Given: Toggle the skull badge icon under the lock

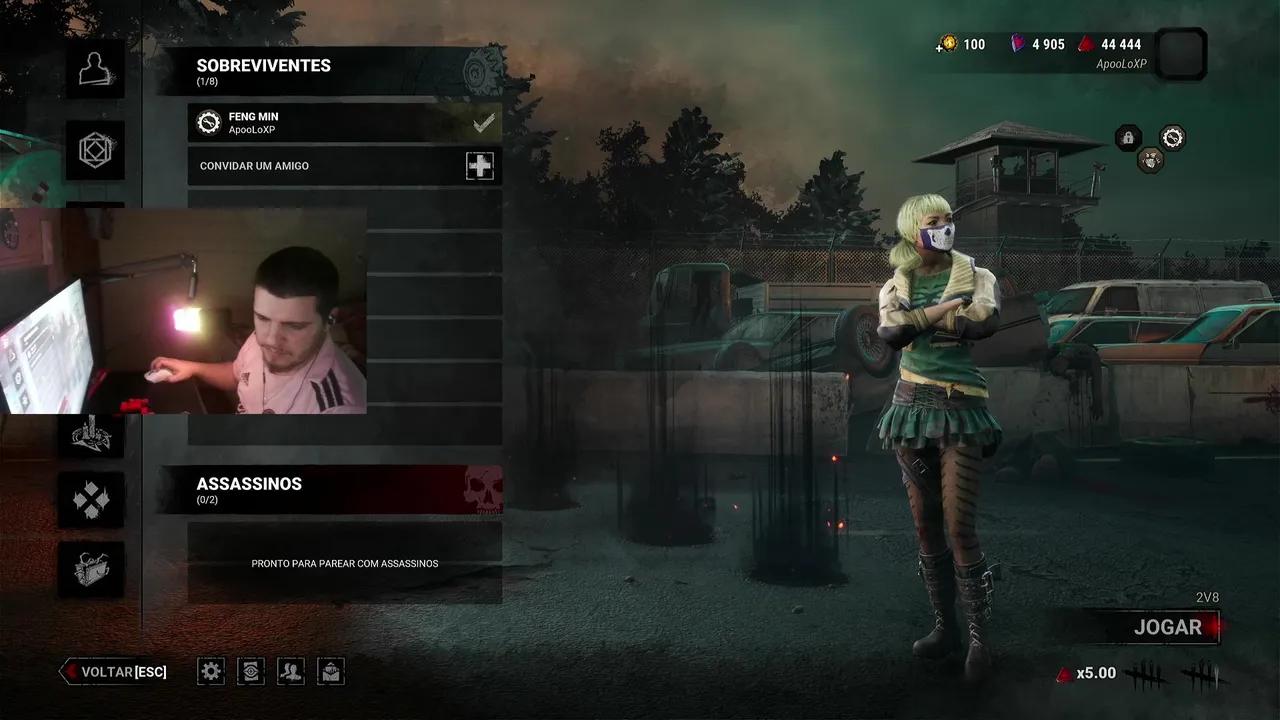Looking at the screenshot, I should tap(1152, 159).
